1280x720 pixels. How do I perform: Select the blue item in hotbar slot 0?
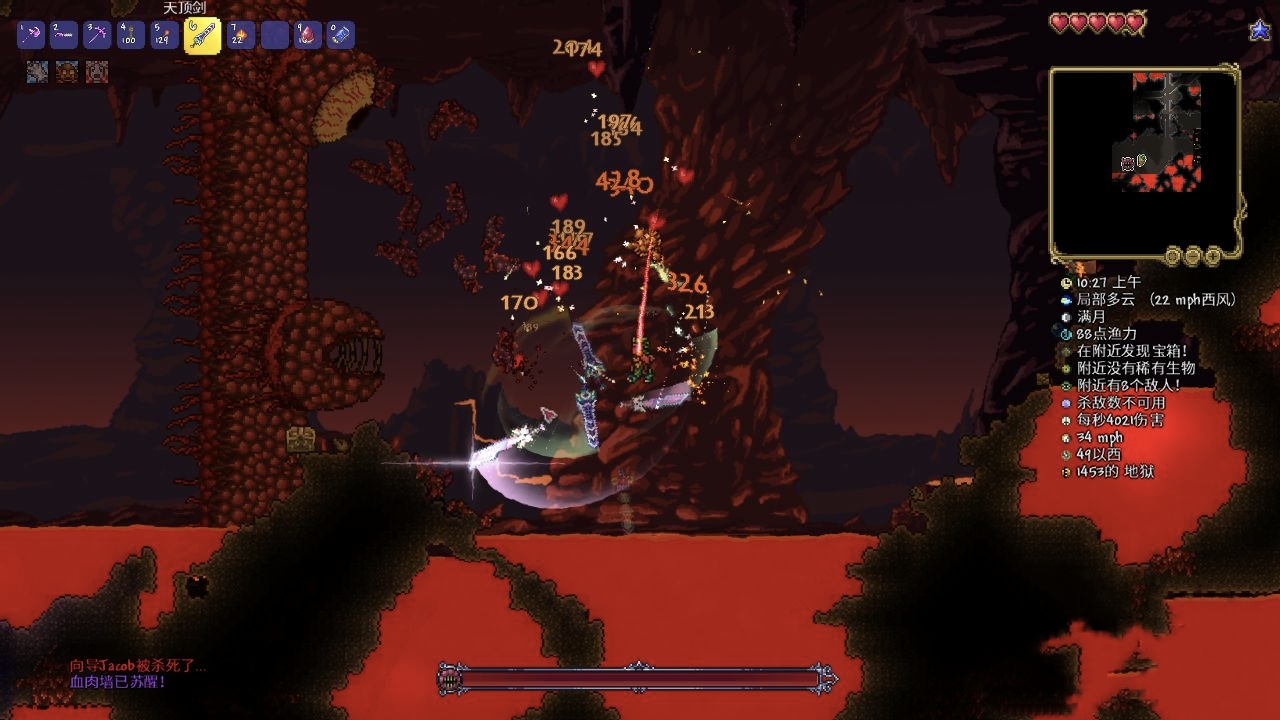tap(341, 36)
